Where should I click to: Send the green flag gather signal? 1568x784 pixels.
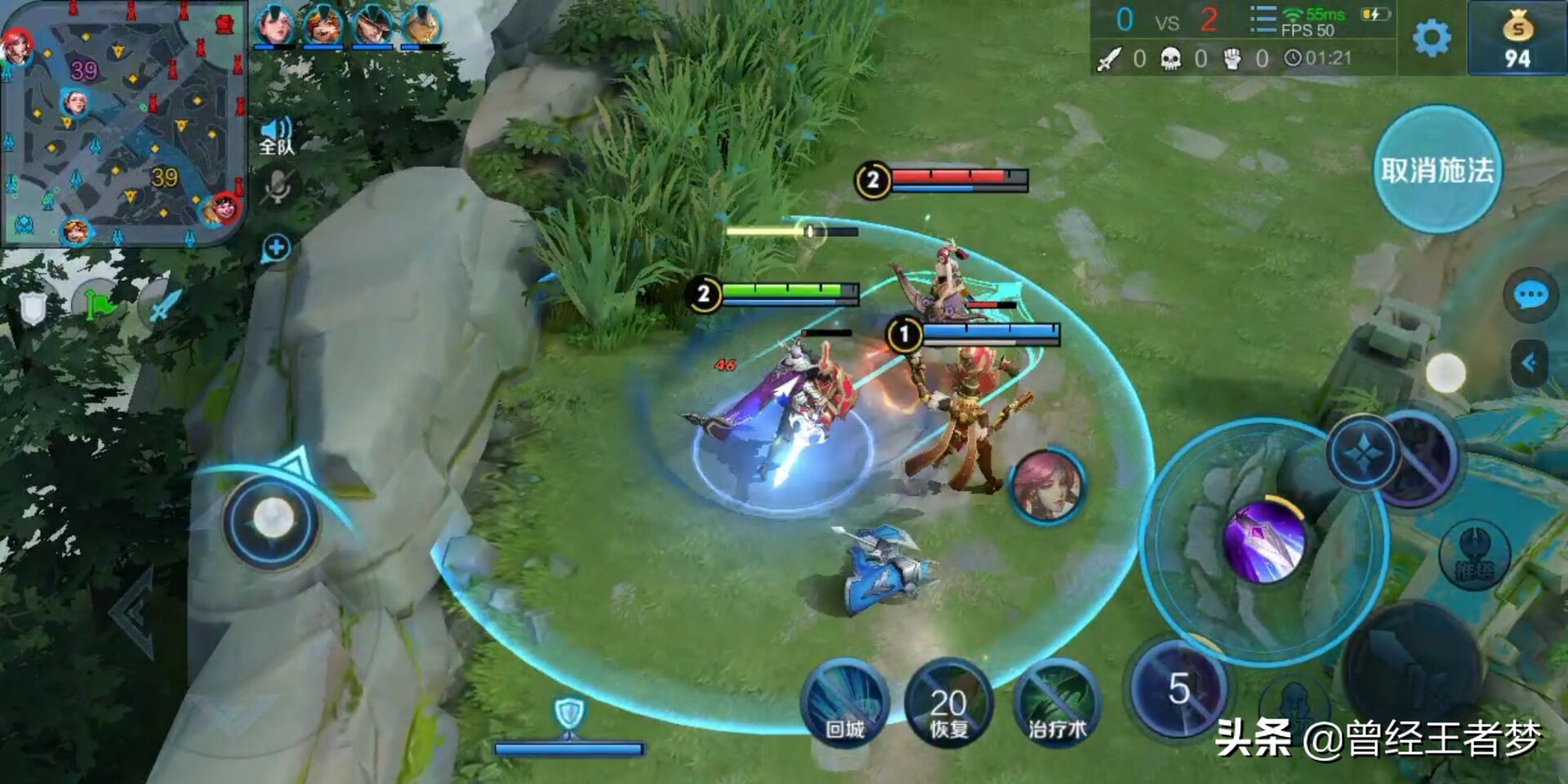(x=100, y=305)
